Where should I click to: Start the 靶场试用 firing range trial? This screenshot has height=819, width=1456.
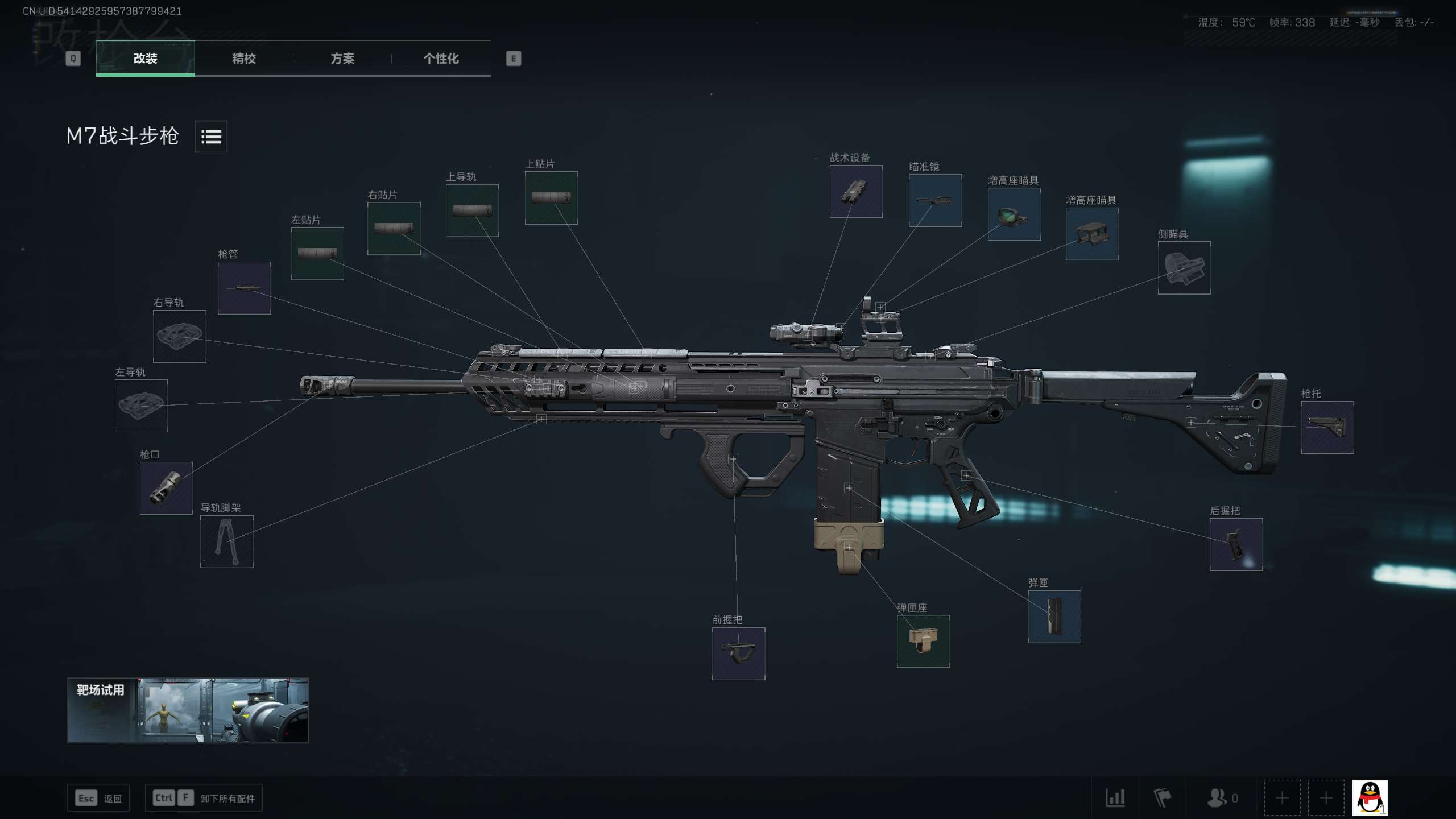tap(188, 710)
